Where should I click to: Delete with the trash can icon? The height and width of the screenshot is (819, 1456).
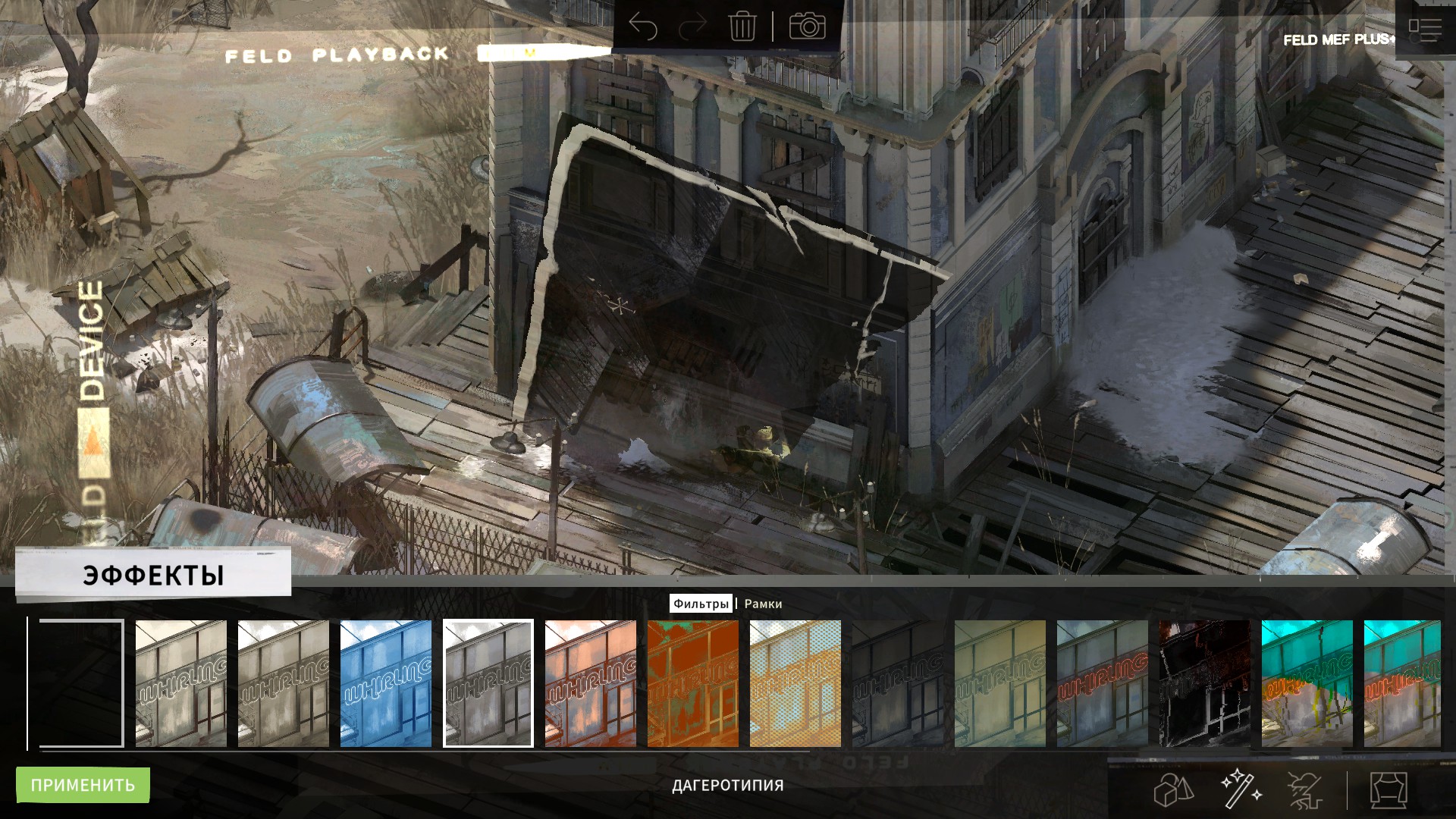coord(742,27)
